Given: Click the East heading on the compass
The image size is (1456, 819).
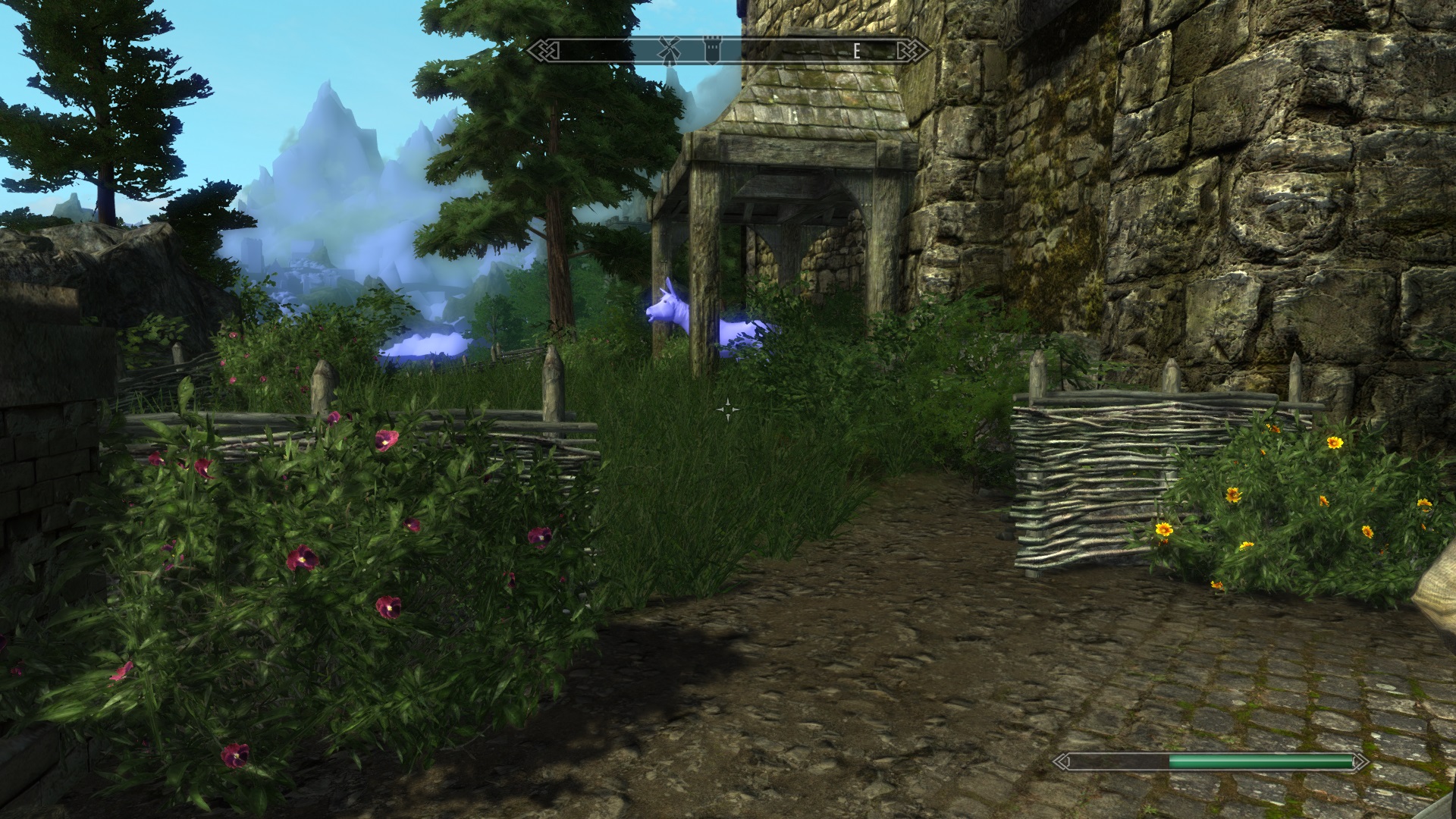Looking at the screenshot, I should click(857, 51).
